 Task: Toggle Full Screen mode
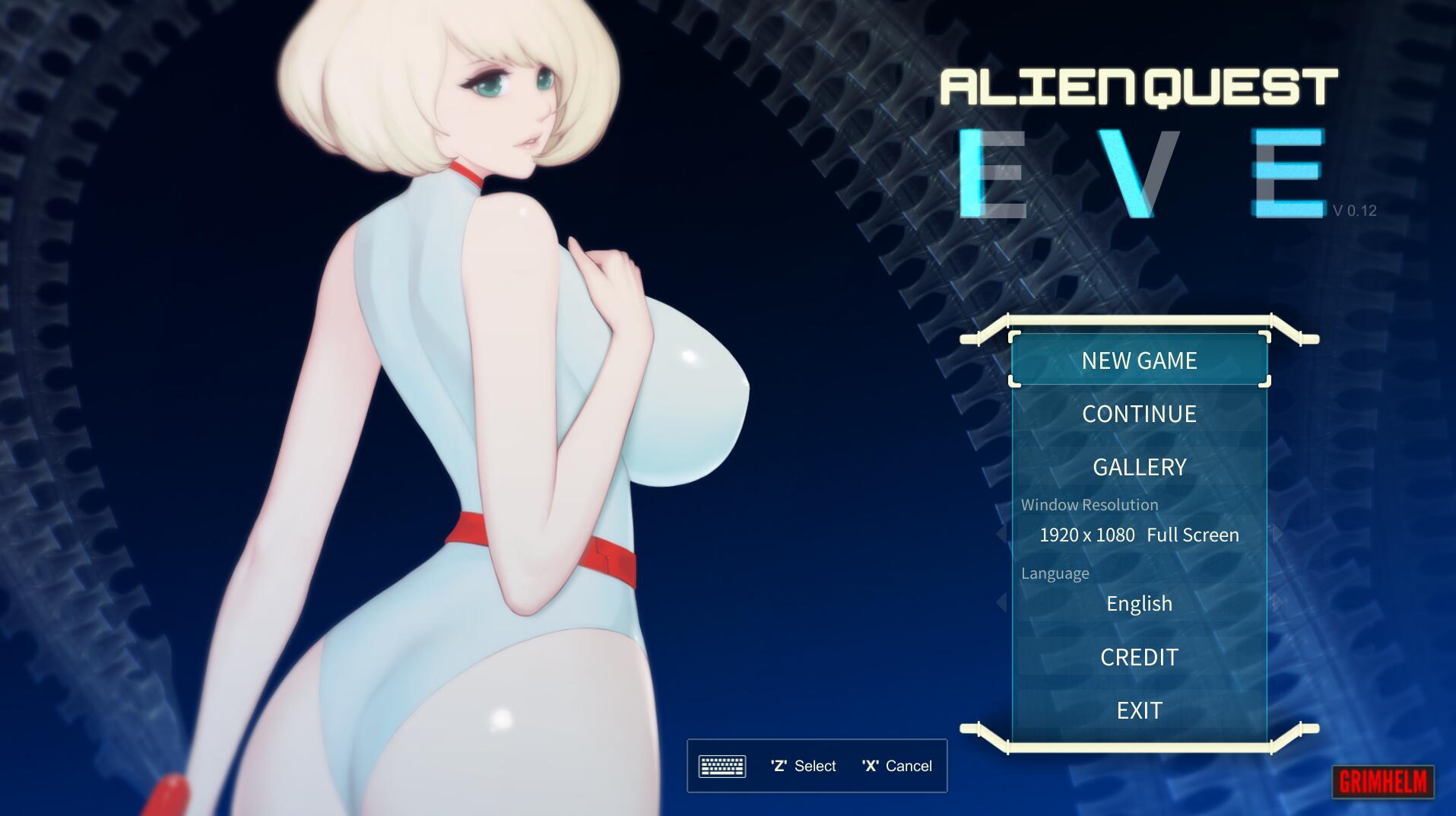click(x=1192, y=535)
